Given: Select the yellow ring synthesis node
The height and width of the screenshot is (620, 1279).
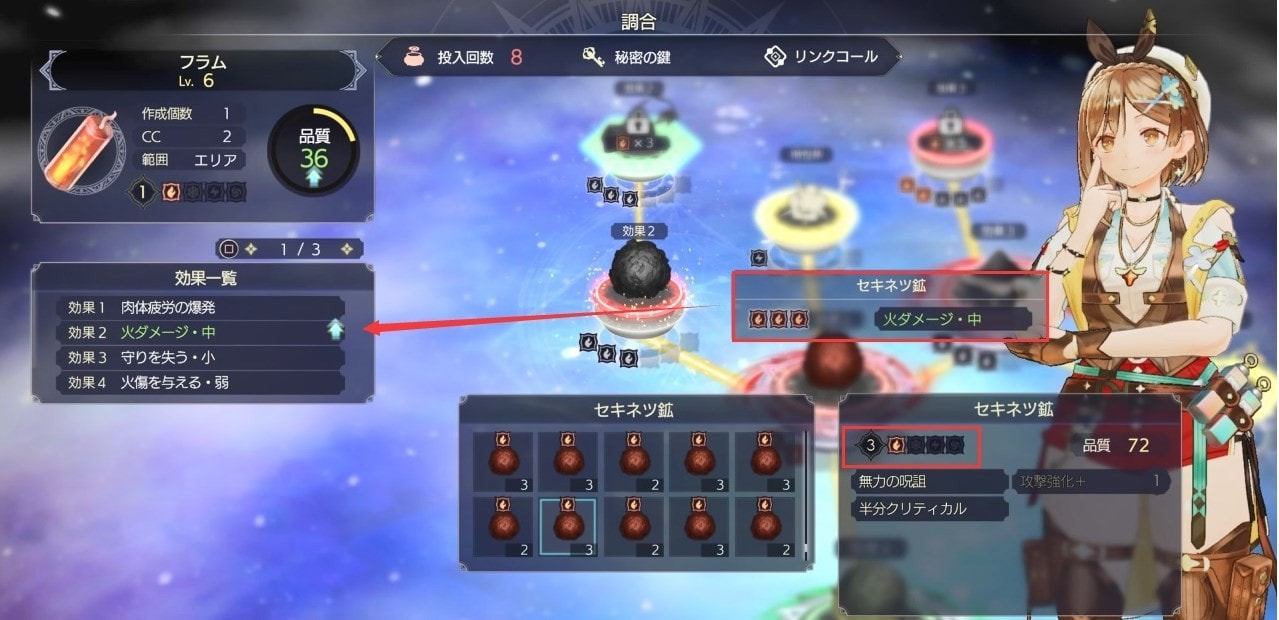Looking at the screenshot, I should 806,206.
